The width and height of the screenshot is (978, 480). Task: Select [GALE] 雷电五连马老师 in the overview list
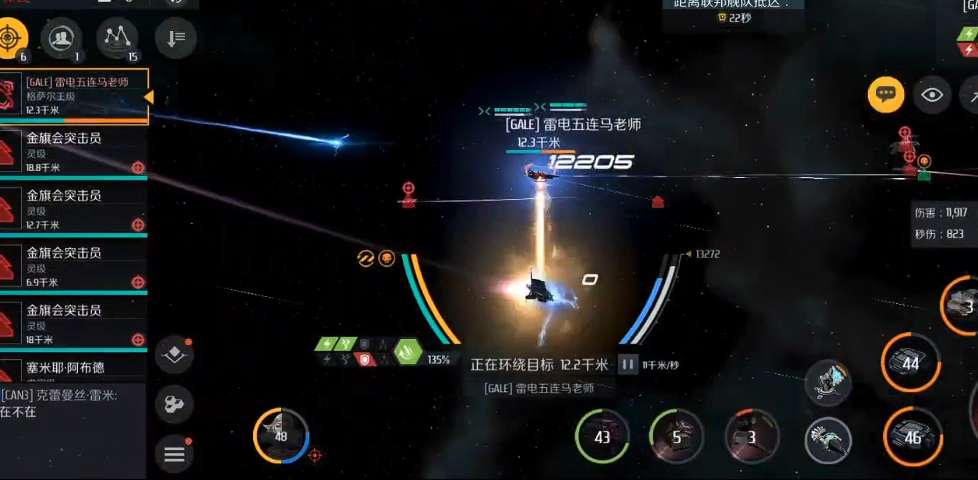(74, 96)
